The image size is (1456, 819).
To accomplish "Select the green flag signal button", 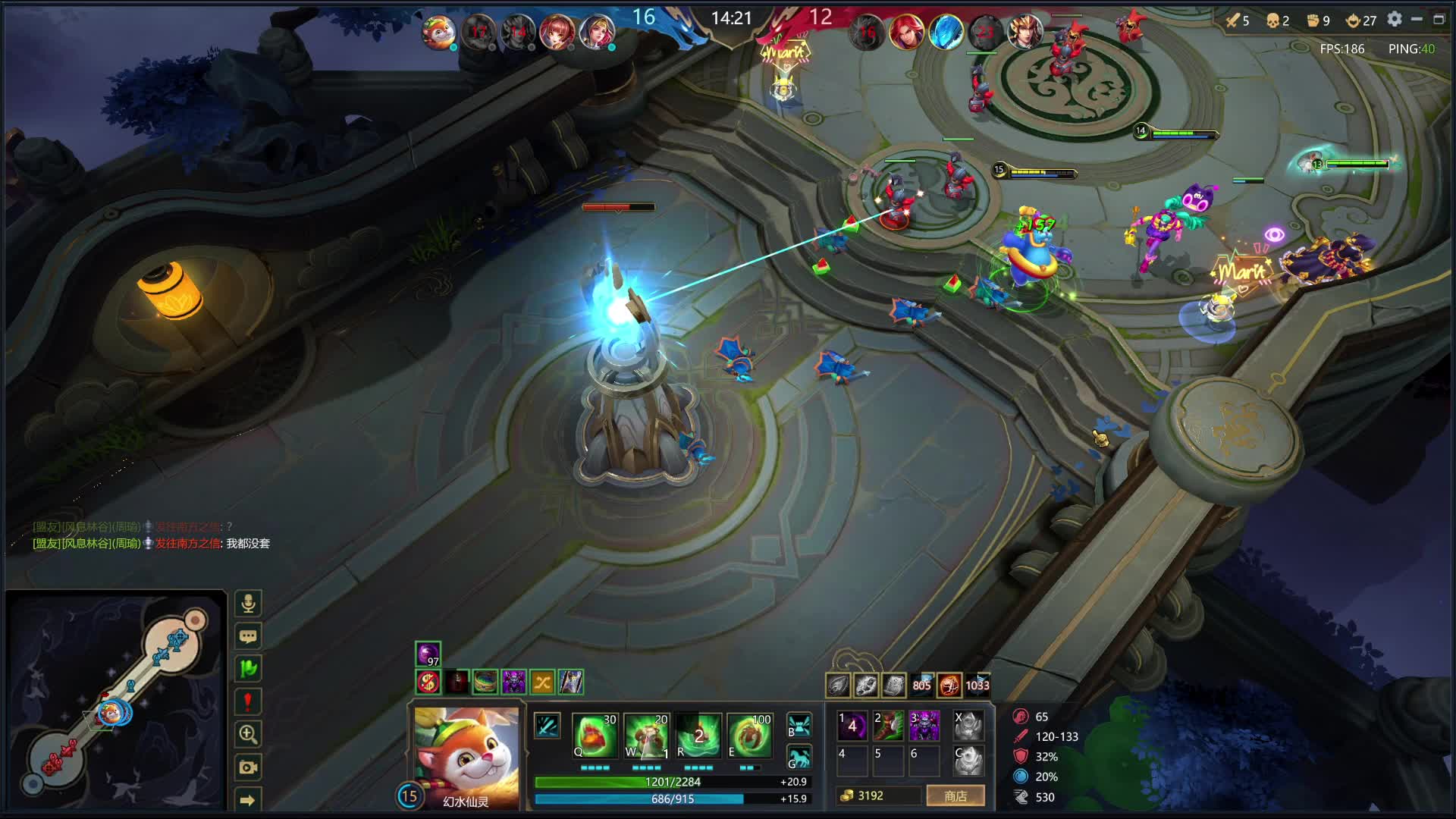I will click(x=248, y=669).
